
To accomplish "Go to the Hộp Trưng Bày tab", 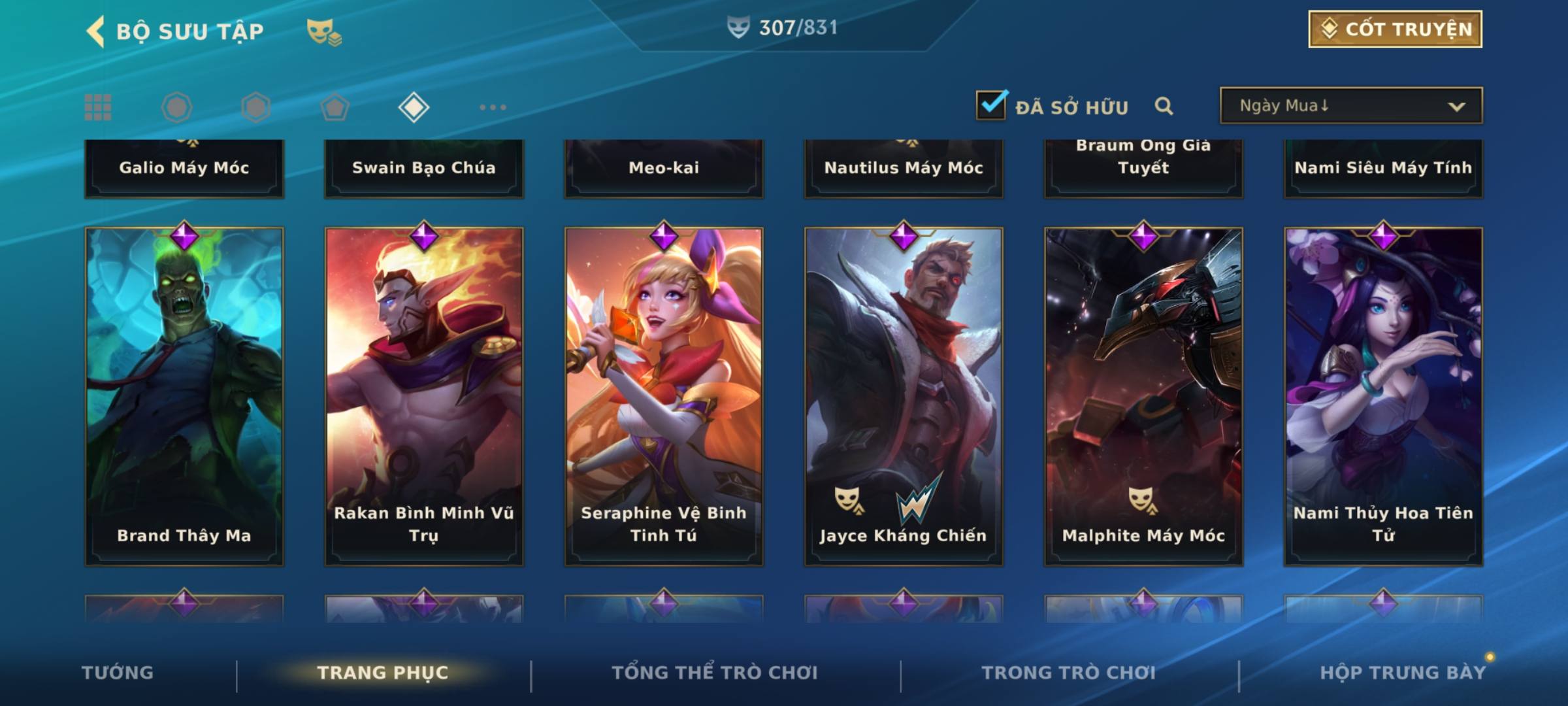I will pyautogui.click(x=1403, y=673).
